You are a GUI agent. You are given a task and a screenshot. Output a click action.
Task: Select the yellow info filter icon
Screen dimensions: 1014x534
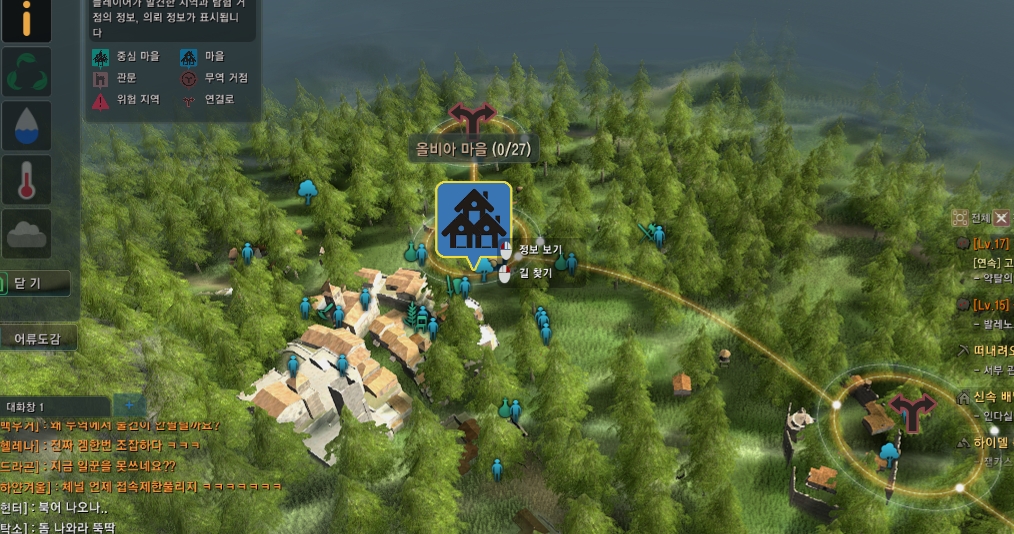(26, 20)
